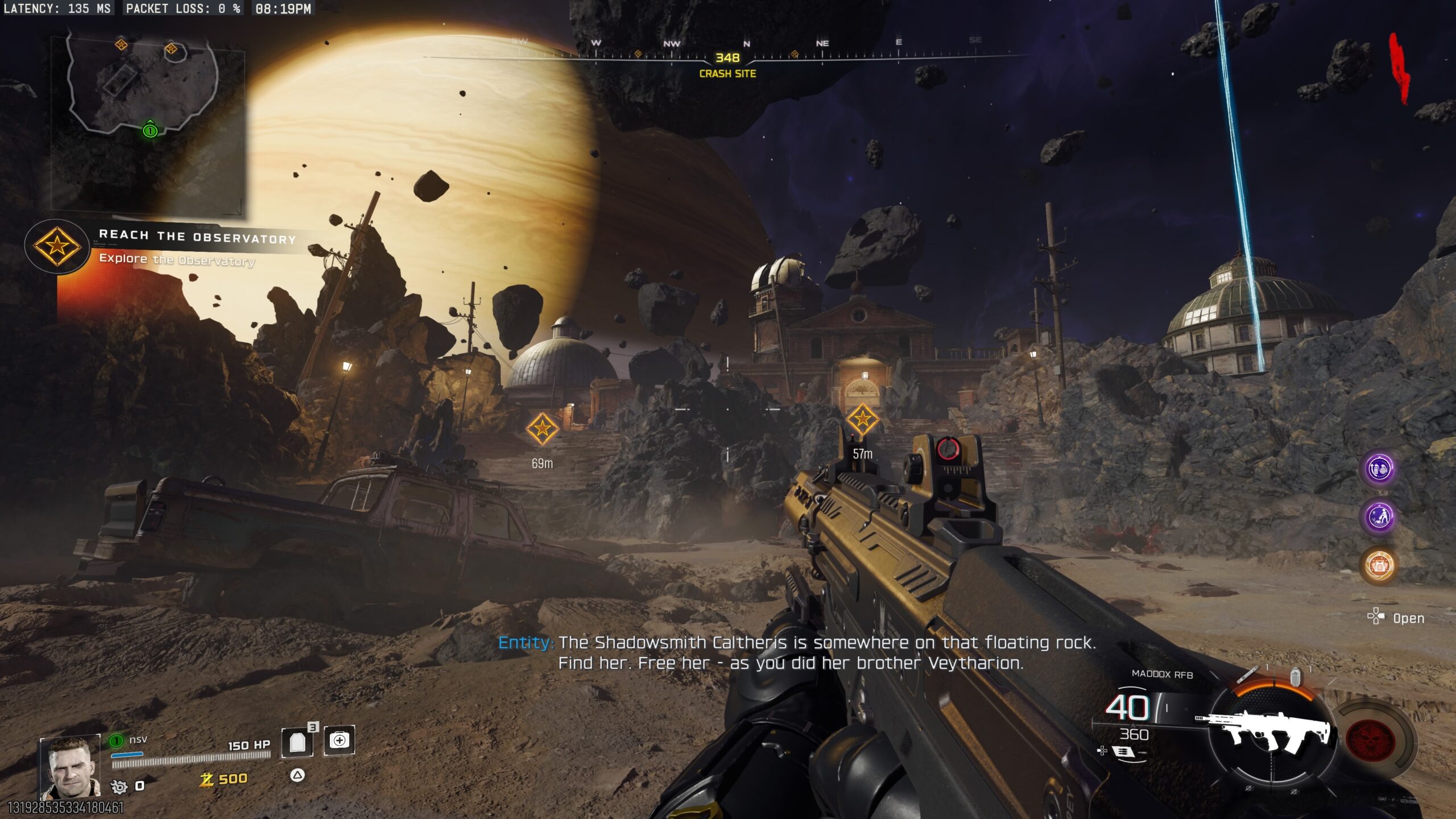The image size is (1456, 819).
Task: Click the purple figure-with-dog gobblegum icon
Action: click(x=1379, y=517)
